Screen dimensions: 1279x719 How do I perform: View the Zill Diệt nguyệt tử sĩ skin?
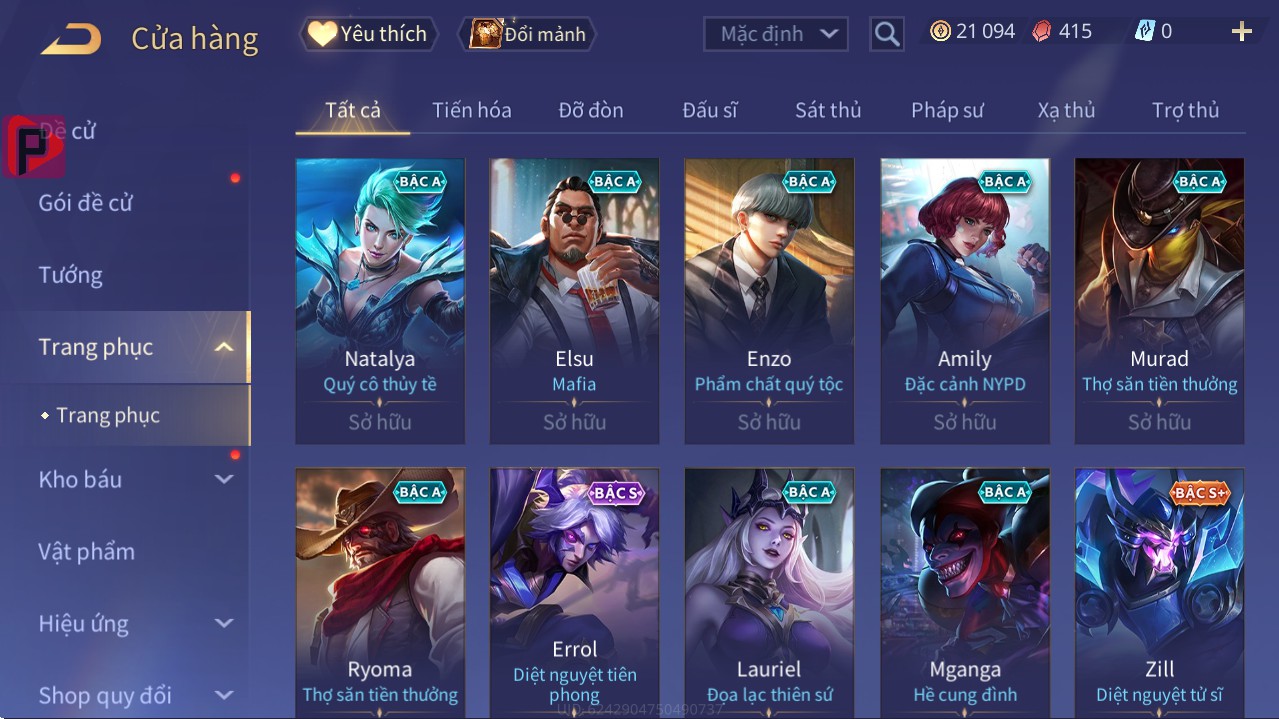[1159, 592]
